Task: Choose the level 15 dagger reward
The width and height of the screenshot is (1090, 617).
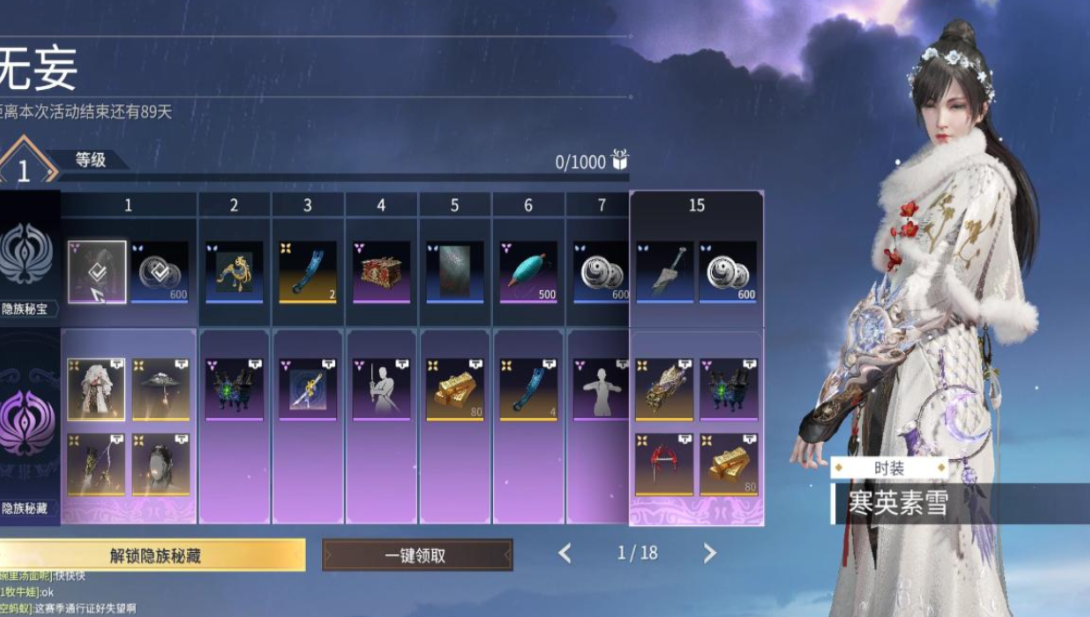Action: [664, 271]
